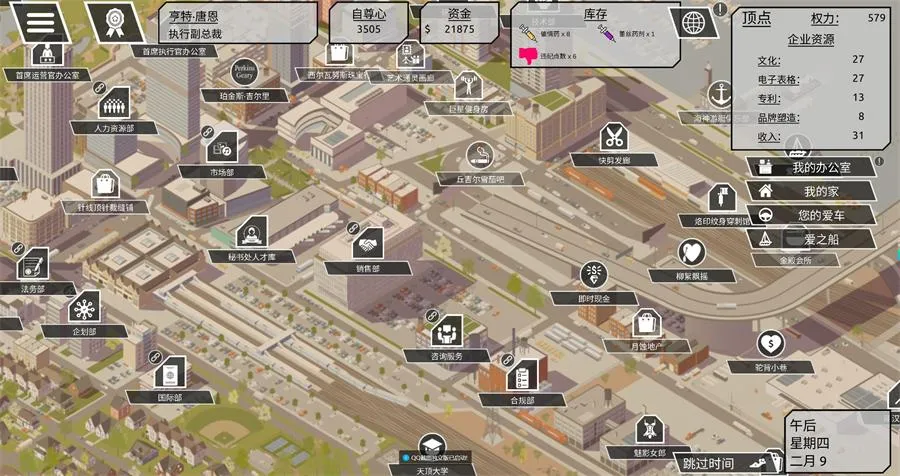Open the hamburger main menu

pyautogui.click(x=39, y=19)
